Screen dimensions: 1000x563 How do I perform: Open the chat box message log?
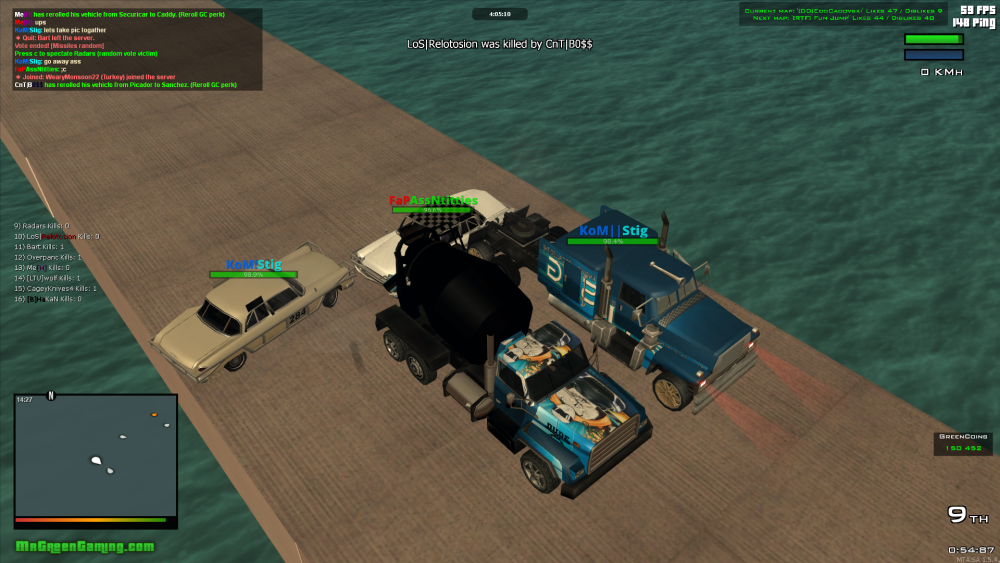coord(137,50)
